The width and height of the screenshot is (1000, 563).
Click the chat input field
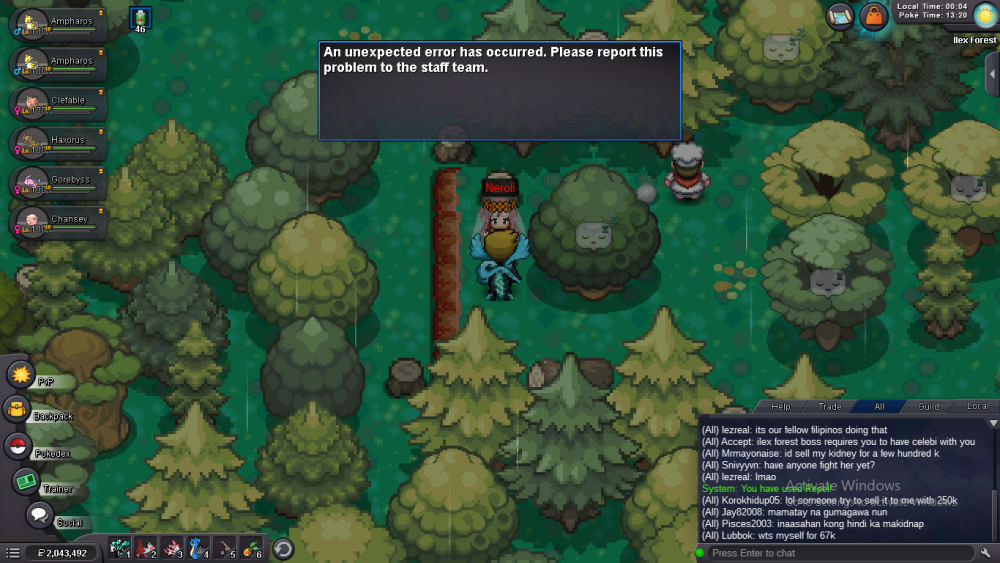(838, 553)
